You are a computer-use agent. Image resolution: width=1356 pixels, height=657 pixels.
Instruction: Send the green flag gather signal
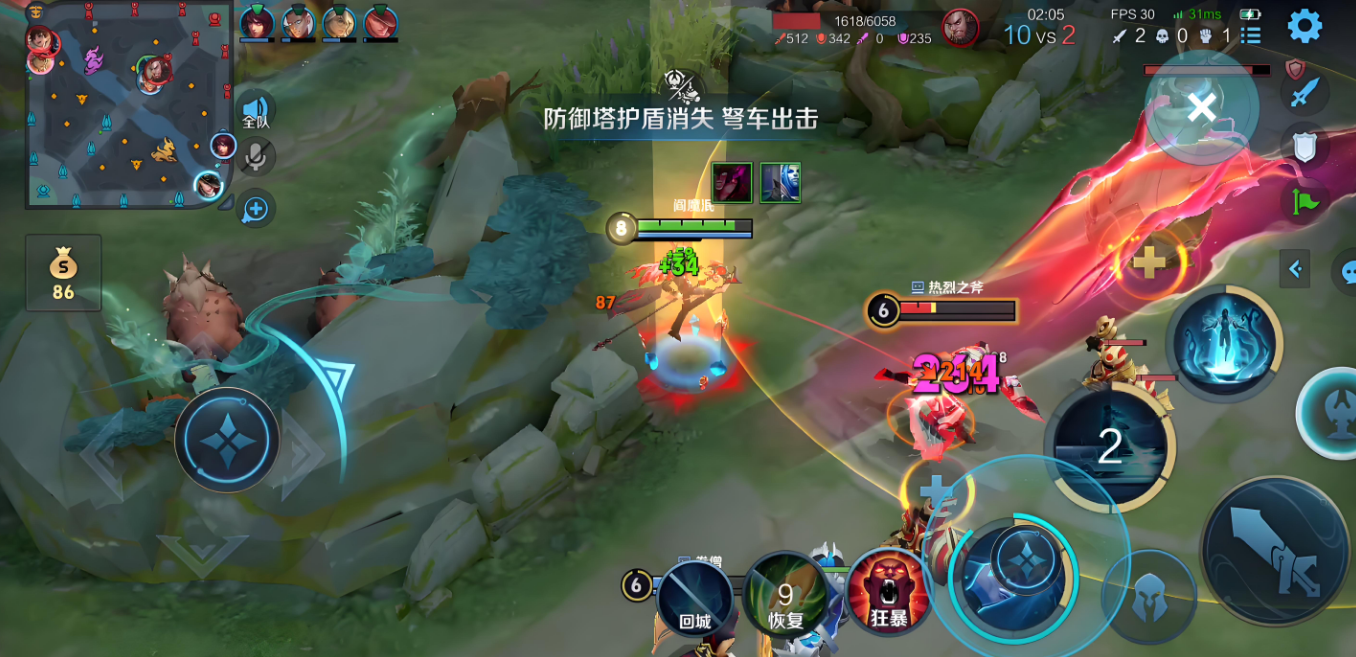click(x=1304, y=201)
